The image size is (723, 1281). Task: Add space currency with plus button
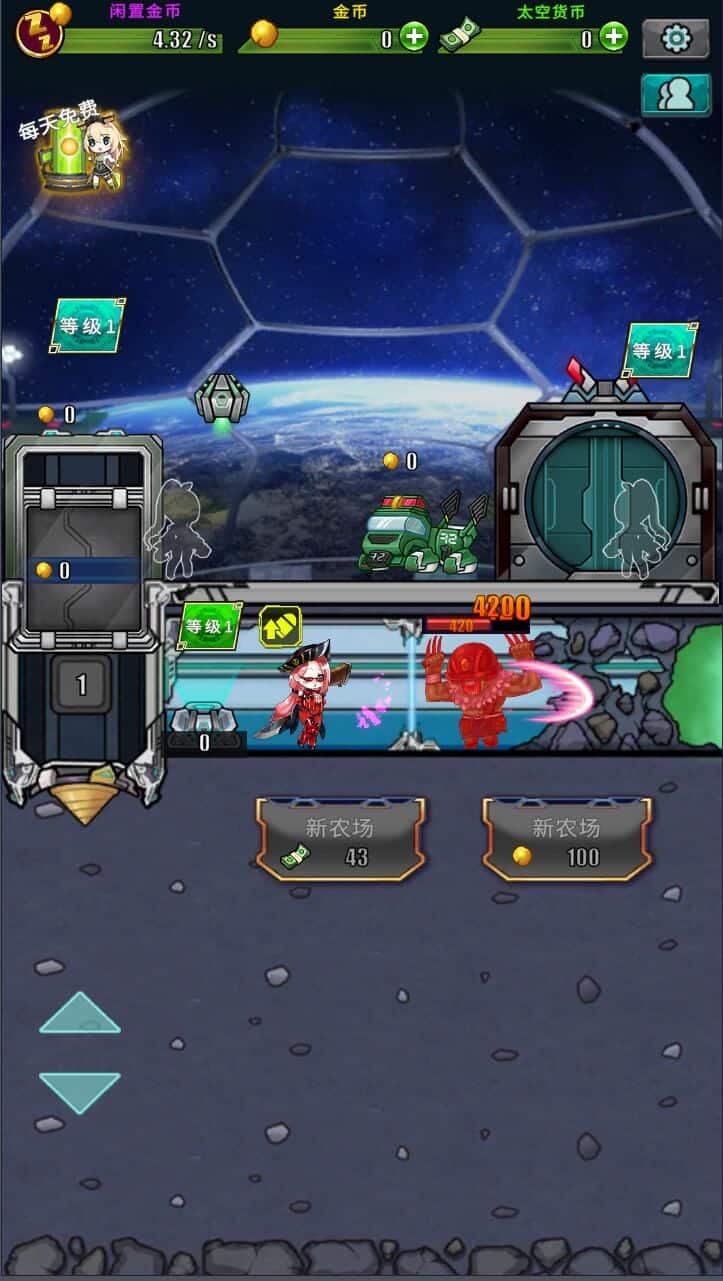pyautogui.click(x=613, y=38)
